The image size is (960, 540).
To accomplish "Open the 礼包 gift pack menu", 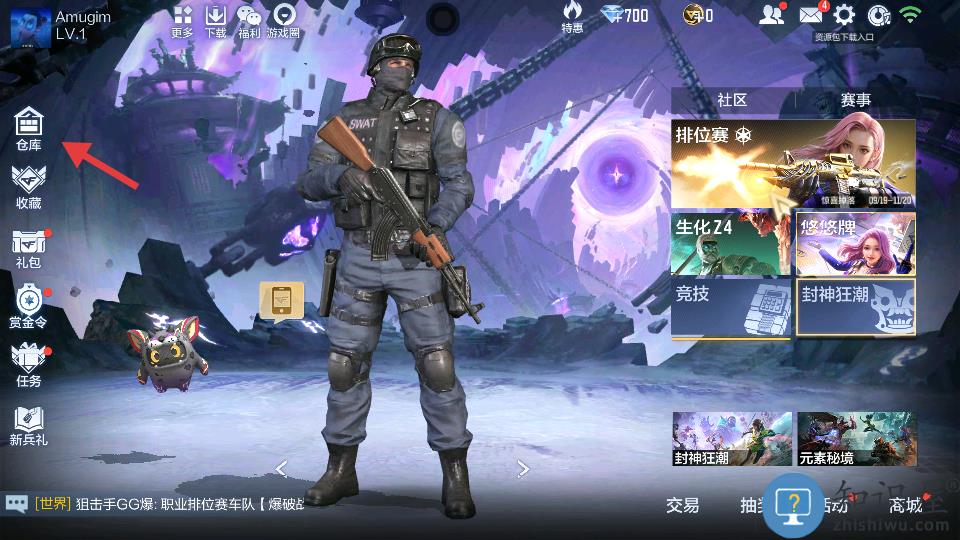I will (28, 247).
